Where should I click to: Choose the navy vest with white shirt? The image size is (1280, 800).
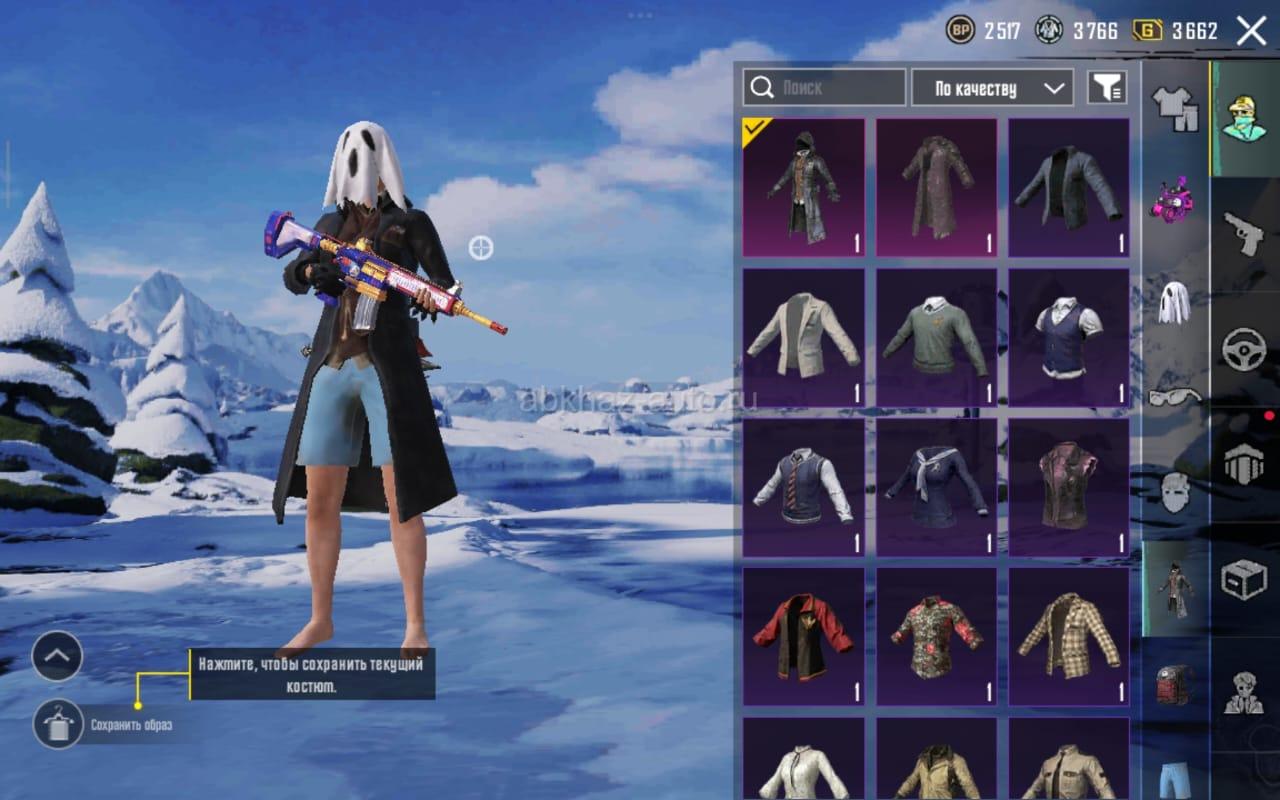click(x=1068, y=337)
